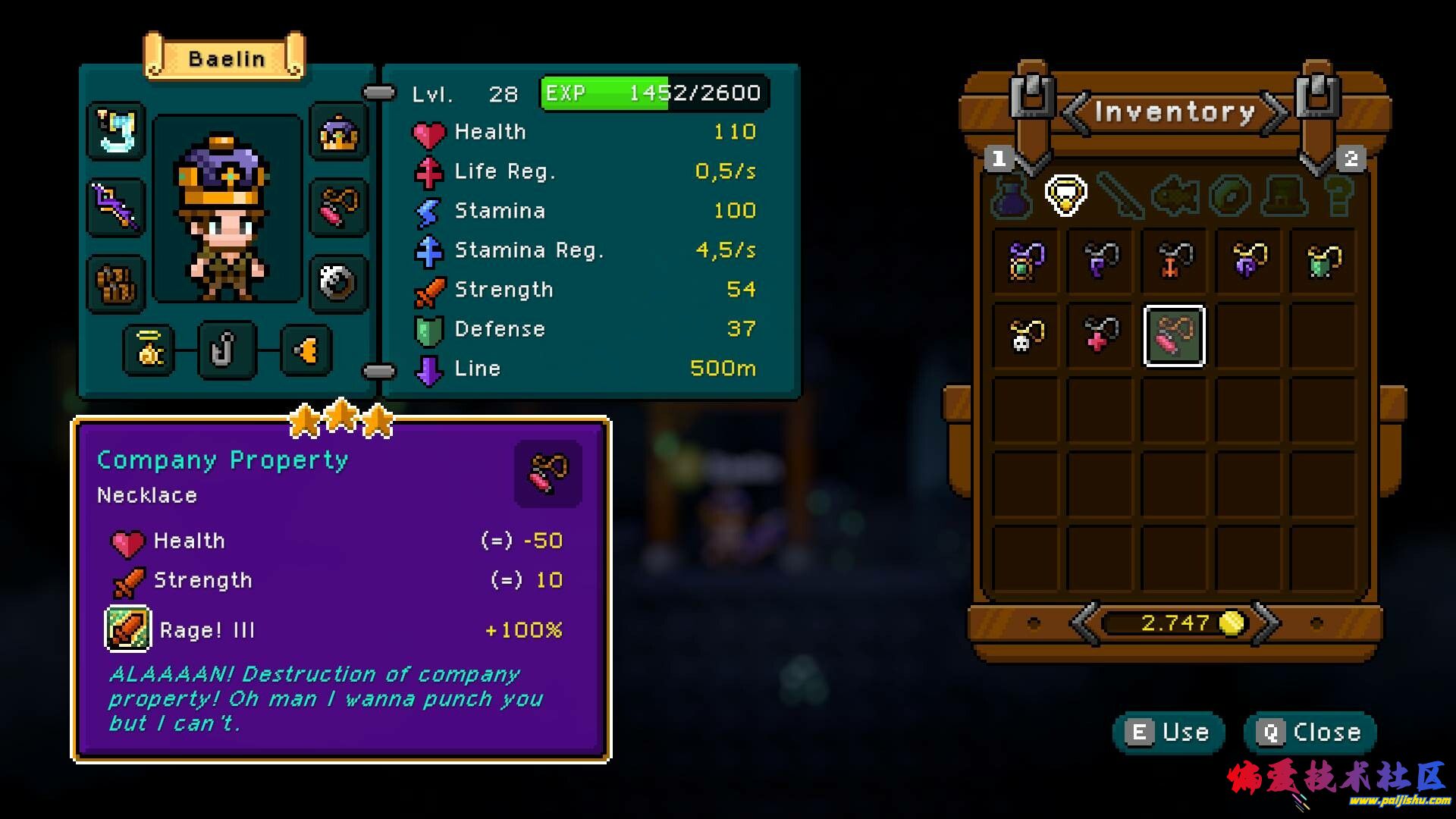Choose the skull pendant necklace
The height and width of the screenshot is (819, 1456).
tap(1026, 336)
